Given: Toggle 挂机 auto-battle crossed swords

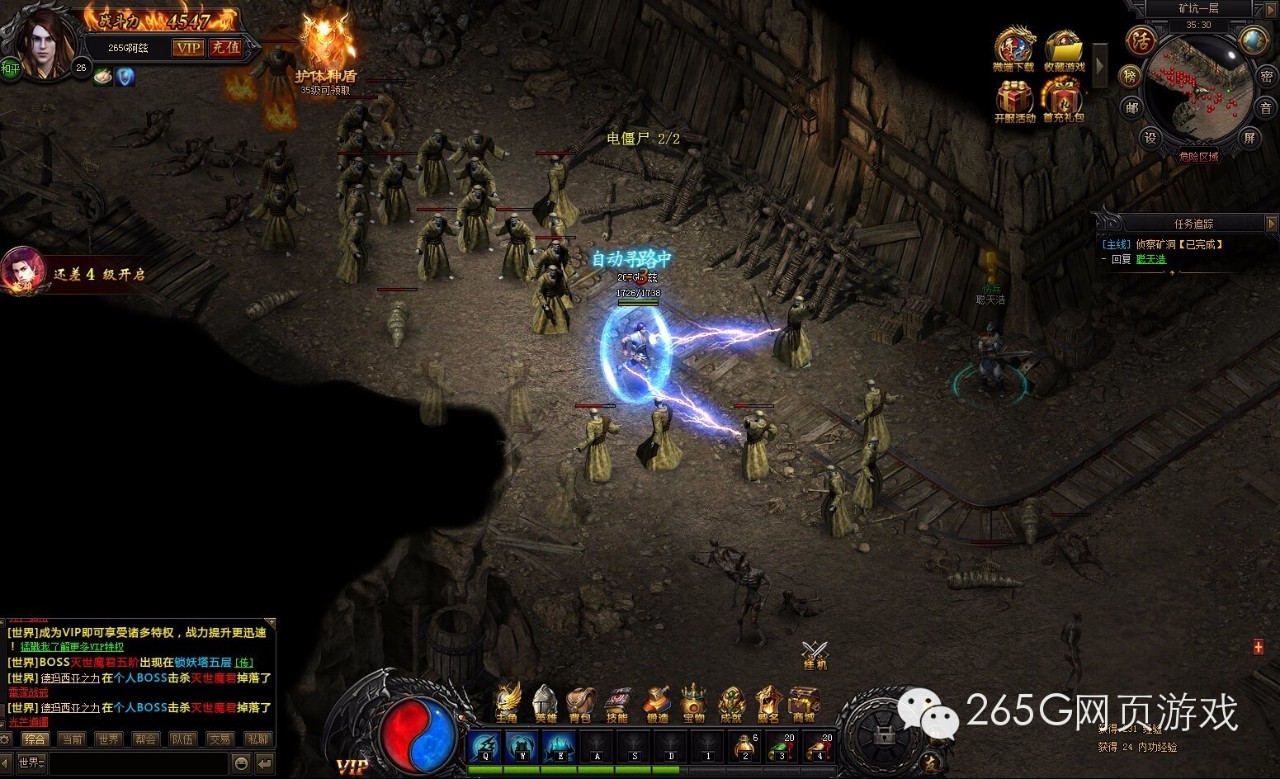Looking at the screenshot, I should pos(815,652).
